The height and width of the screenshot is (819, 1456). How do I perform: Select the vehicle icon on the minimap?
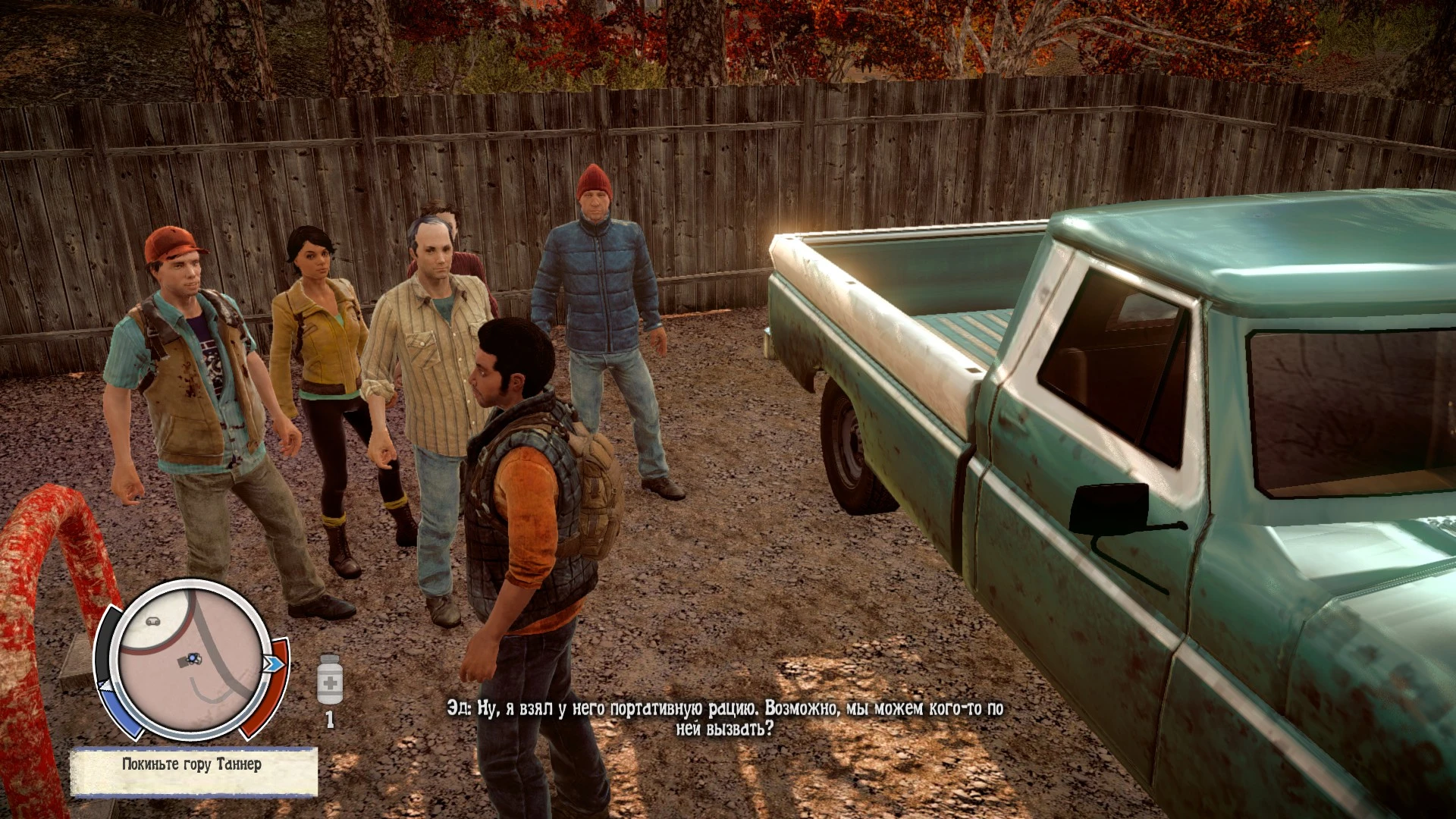[x=153, y=621]
